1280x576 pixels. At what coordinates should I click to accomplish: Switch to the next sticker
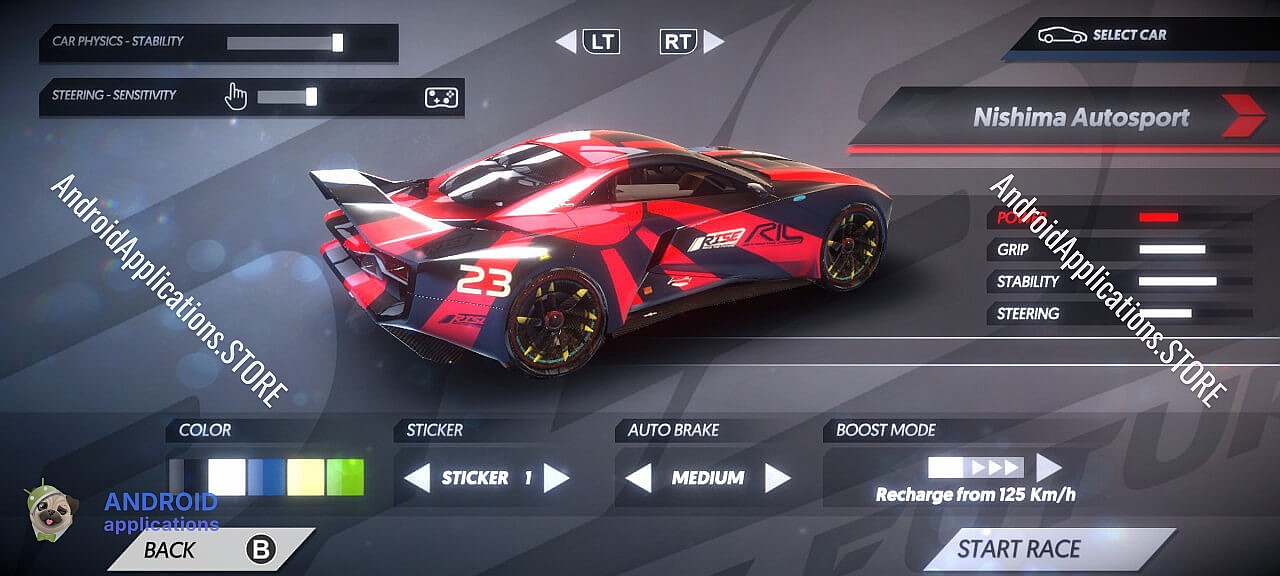(x=556, y=478)
